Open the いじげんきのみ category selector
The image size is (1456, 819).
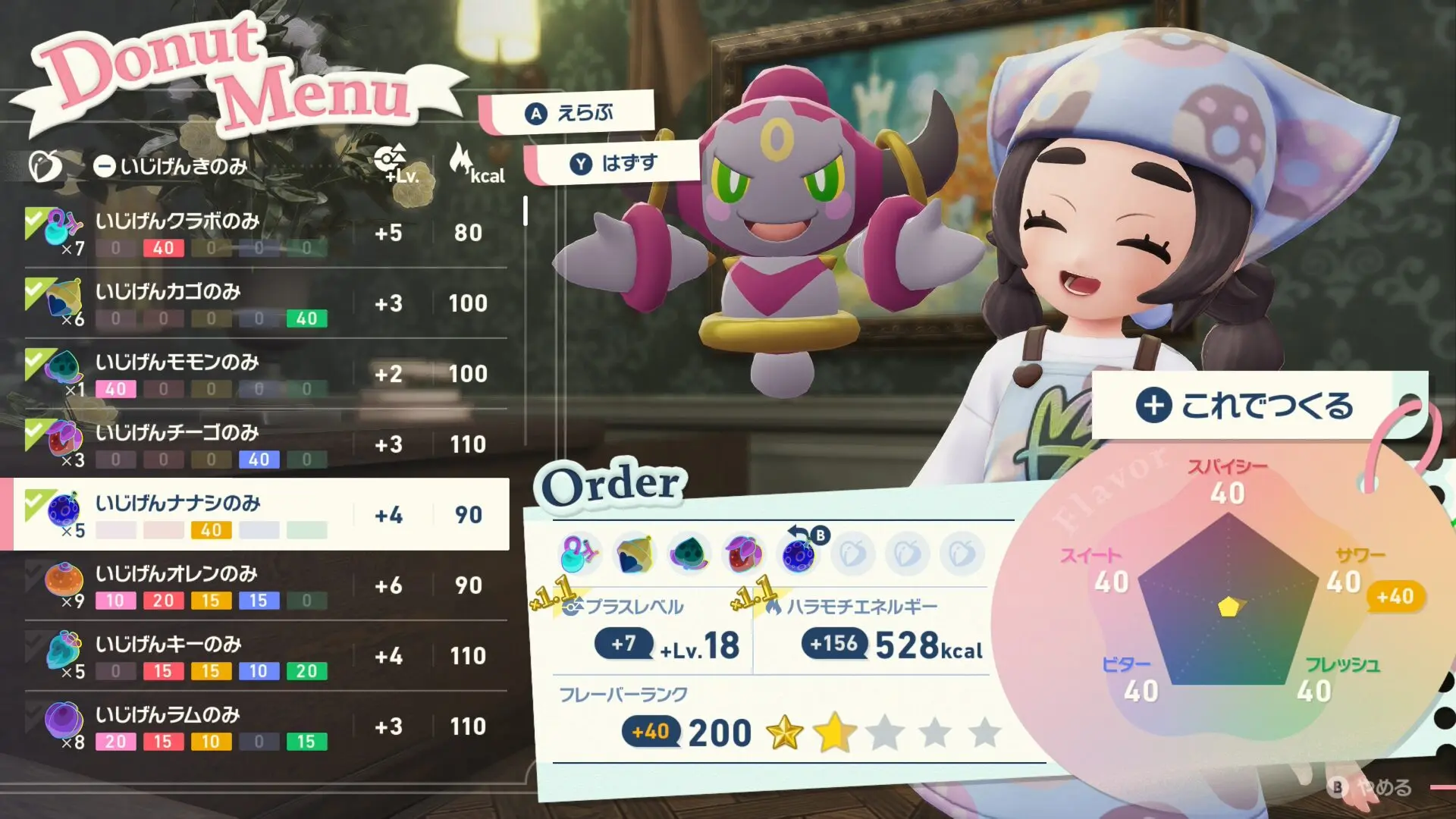(171, 166)
